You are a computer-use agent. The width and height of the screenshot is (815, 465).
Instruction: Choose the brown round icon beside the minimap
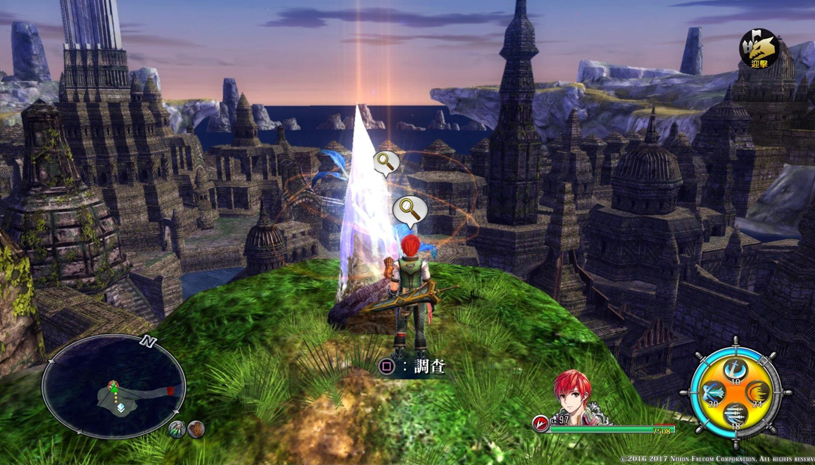pyautogui.click(x=196, y=430)
